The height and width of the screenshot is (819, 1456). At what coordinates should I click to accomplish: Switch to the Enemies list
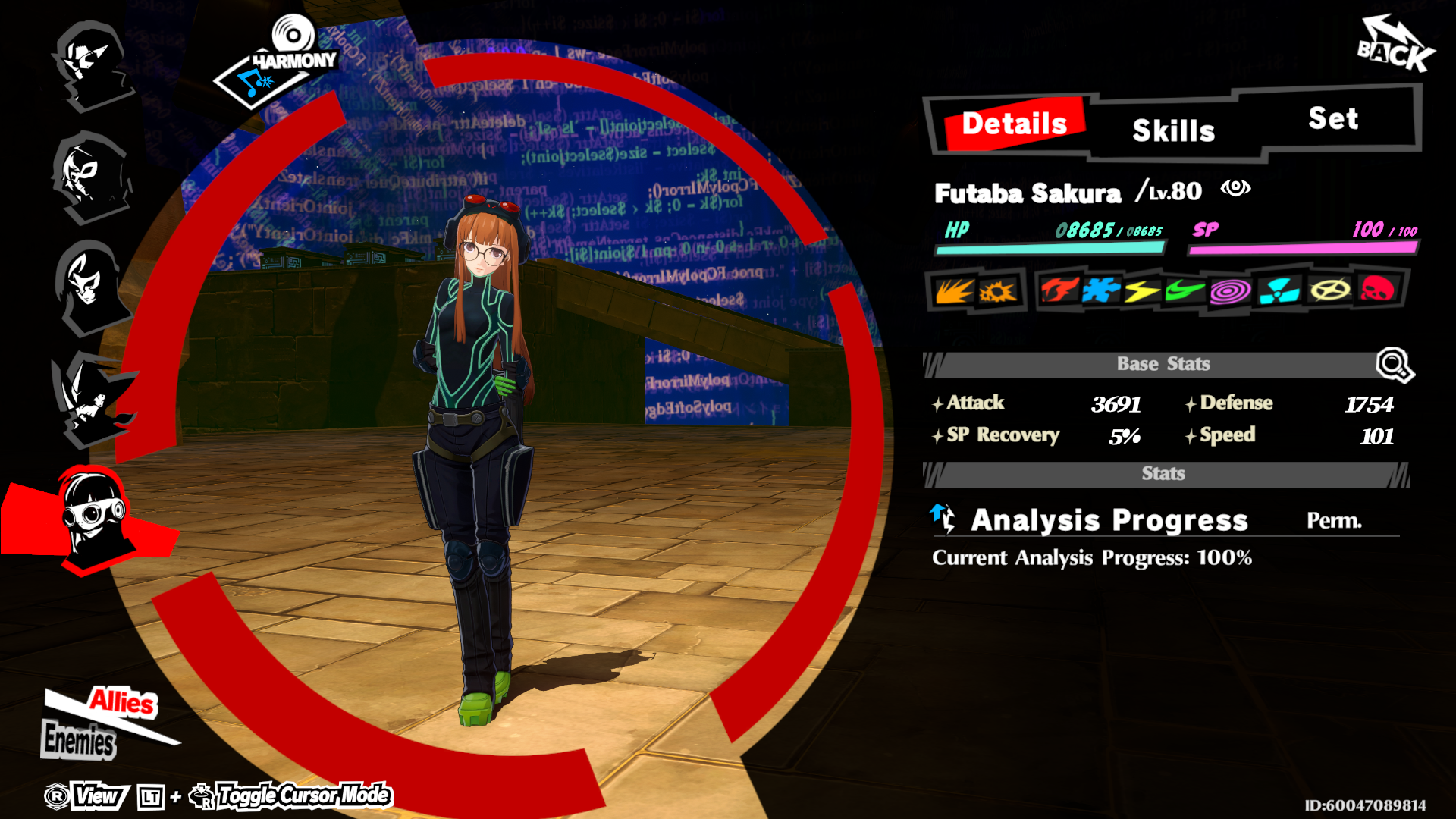pos(79,740)
